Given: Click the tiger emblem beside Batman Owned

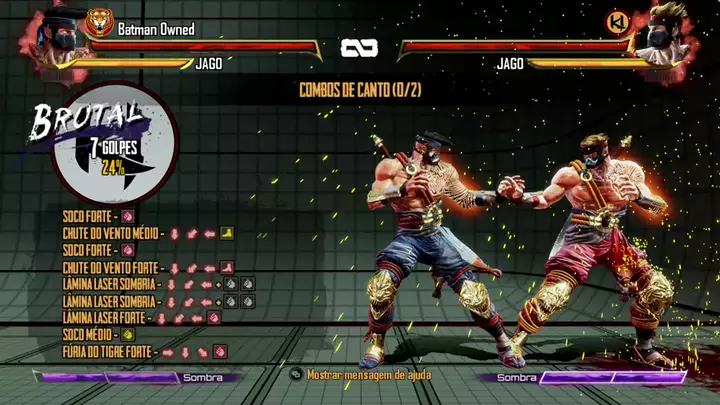Looking at the screenshot, I should [x=100, y=23].
